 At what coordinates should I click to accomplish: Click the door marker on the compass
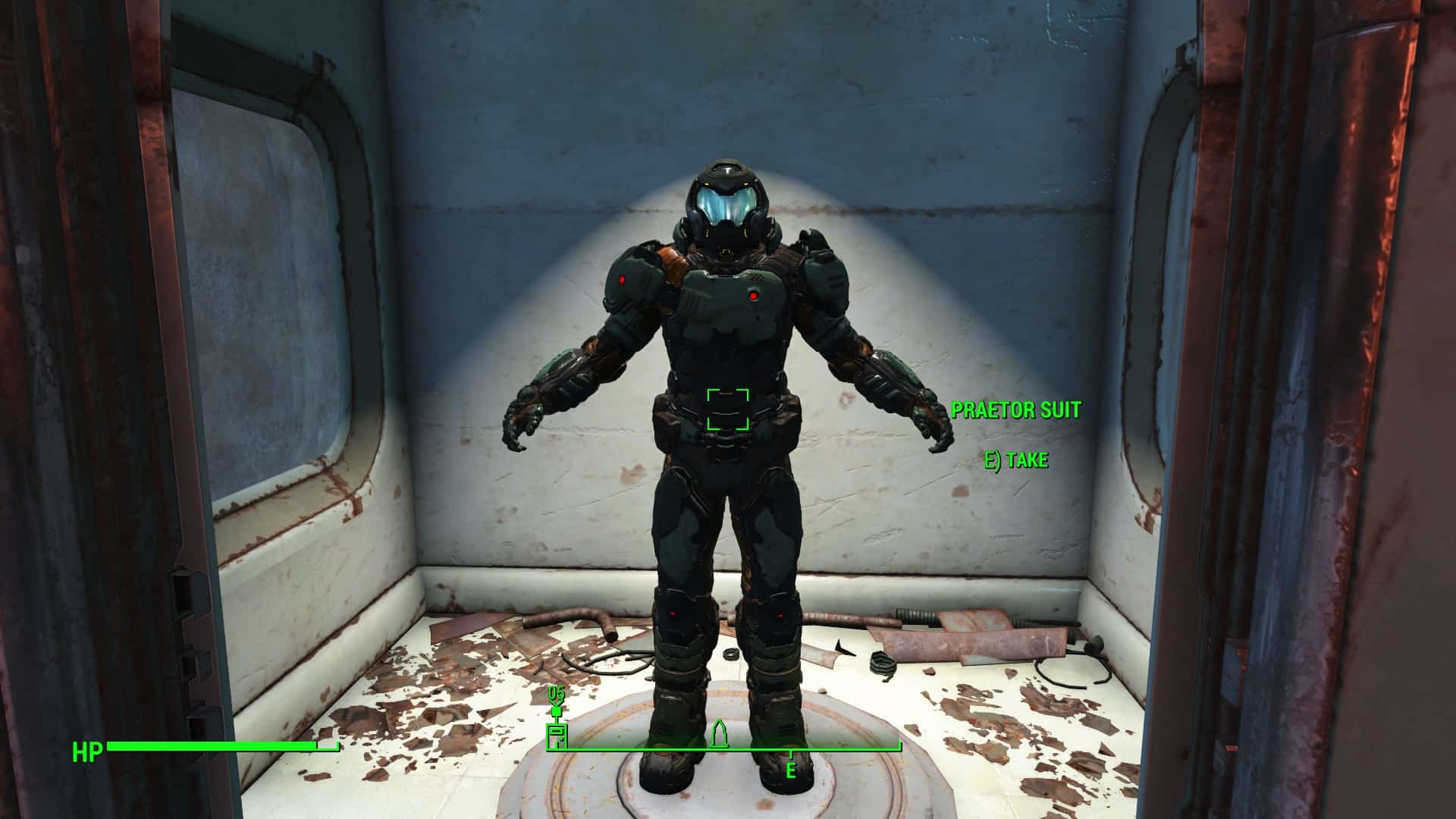click(x=557, y=736)
